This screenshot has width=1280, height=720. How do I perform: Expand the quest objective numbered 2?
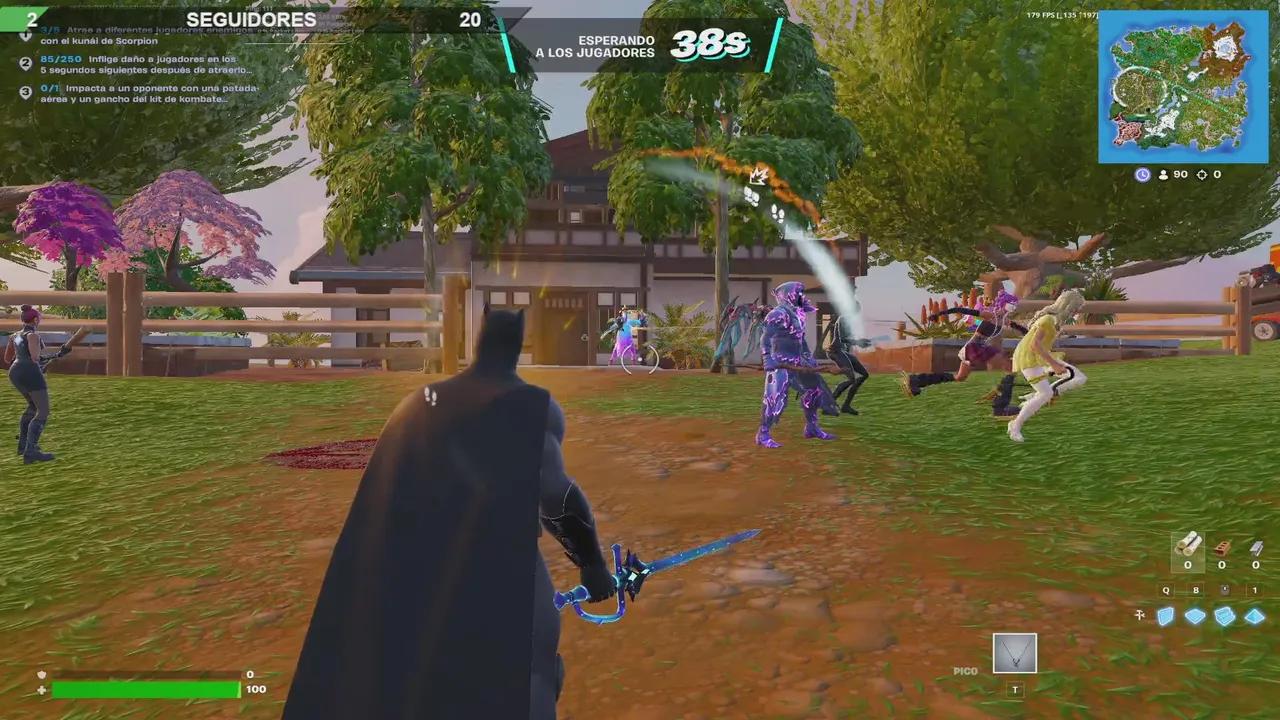[24, 63]
